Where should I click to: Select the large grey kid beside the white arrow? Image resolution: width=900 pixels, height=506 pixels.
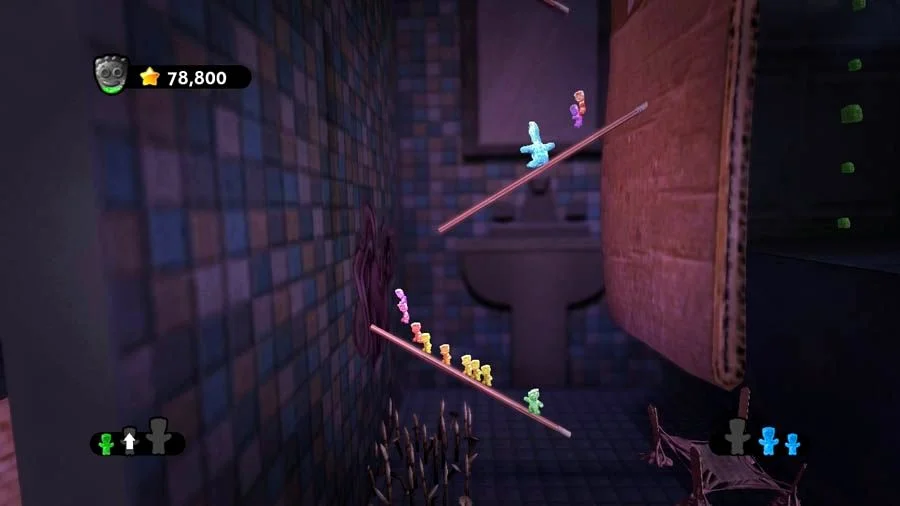[x=158, y=437]
